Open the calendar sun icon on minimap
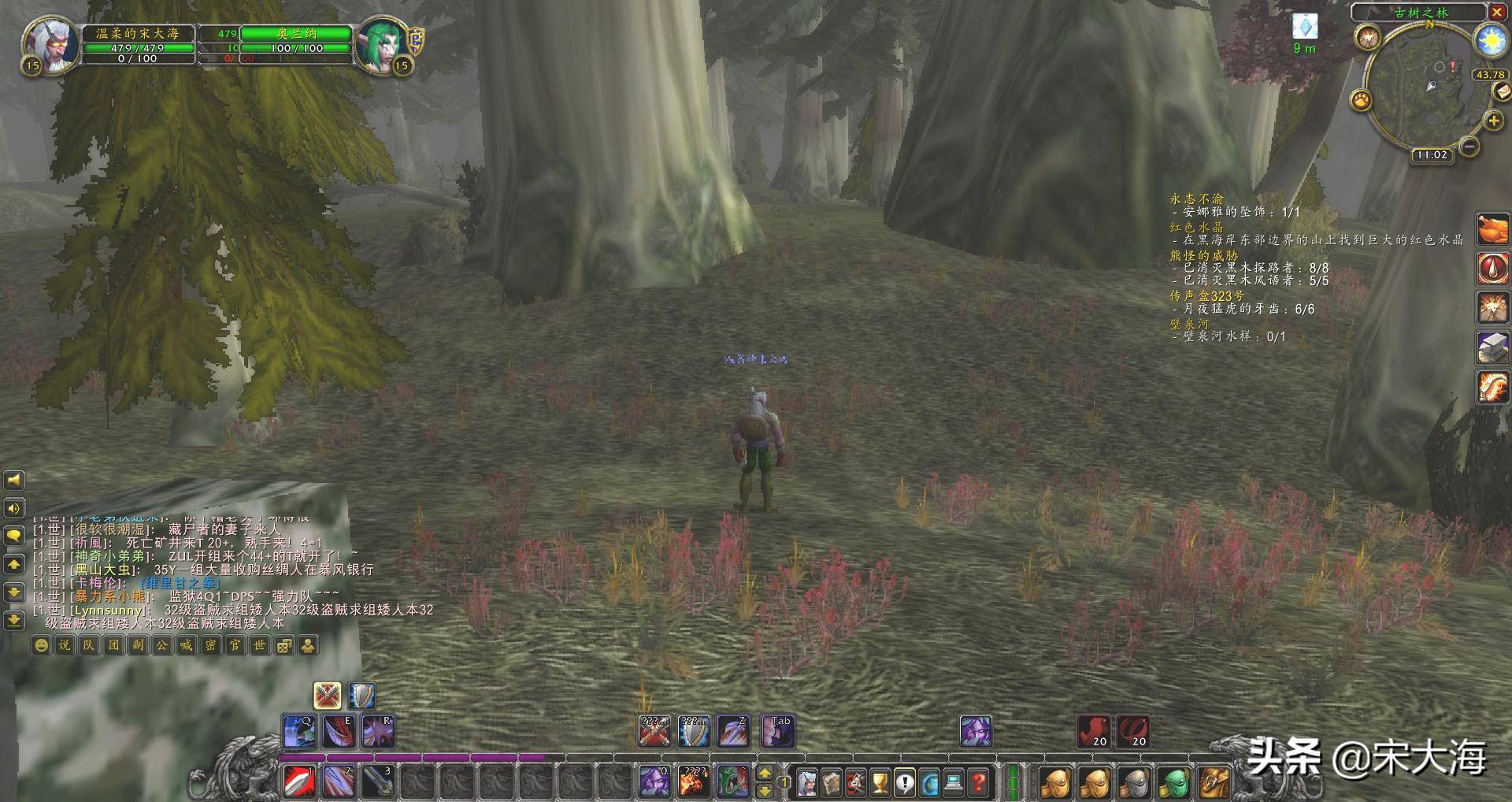 tap(1491, 39)
